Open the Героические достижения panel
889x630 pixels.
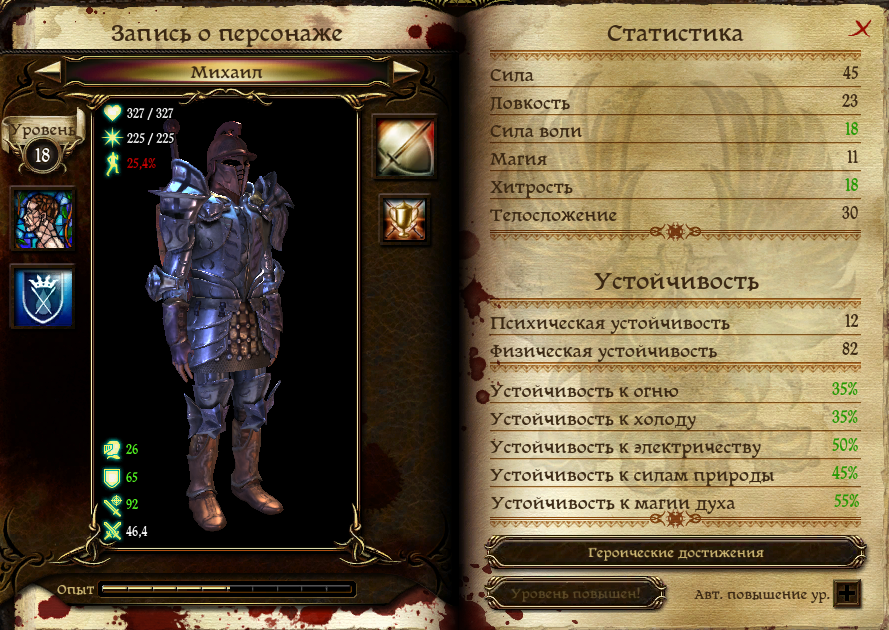point(675,552)
